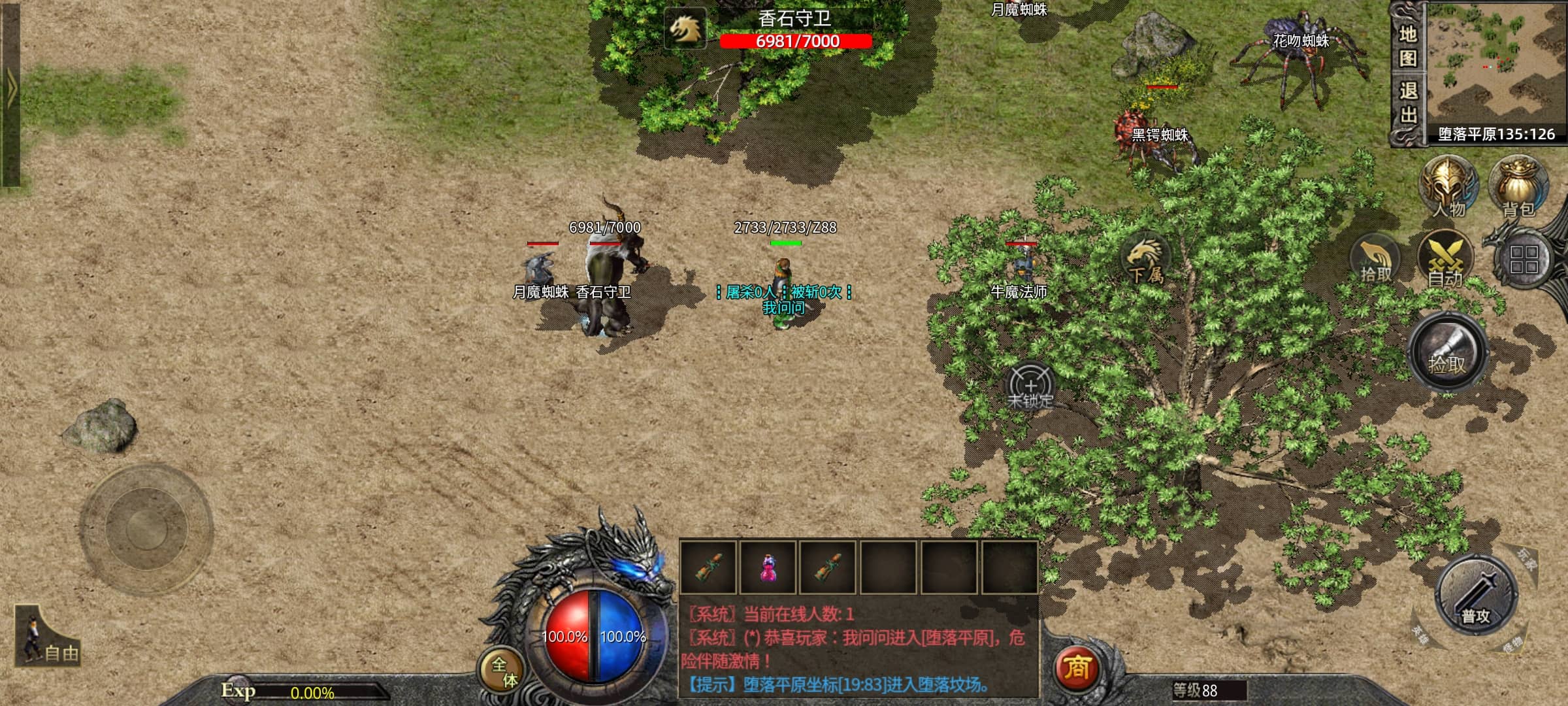Open the 地图 map button
This screenshot has height=706, width=1568.
coord(1407,46)
